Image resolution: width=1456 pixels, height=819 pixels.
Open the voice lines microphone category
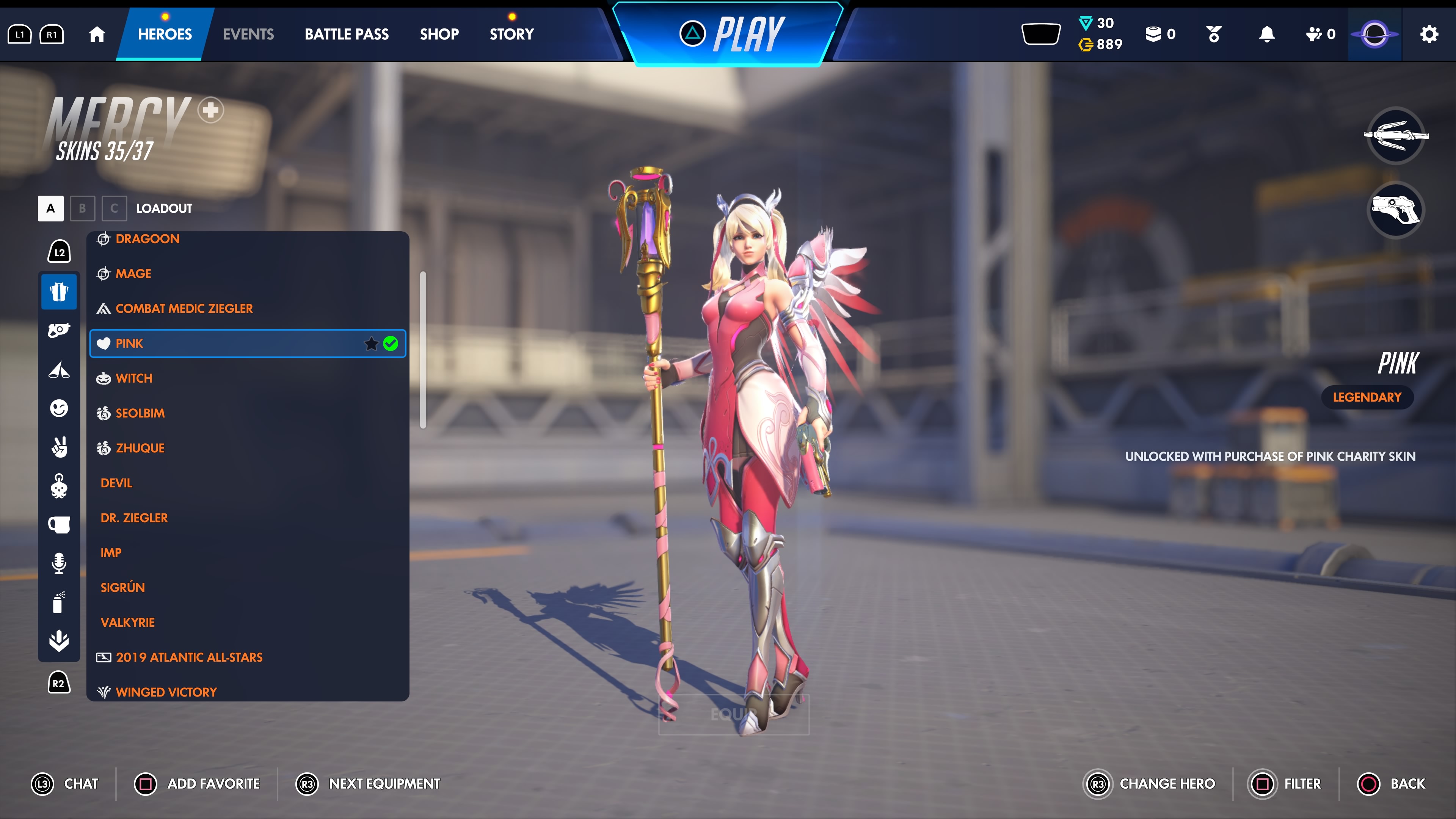coord(59,563)
